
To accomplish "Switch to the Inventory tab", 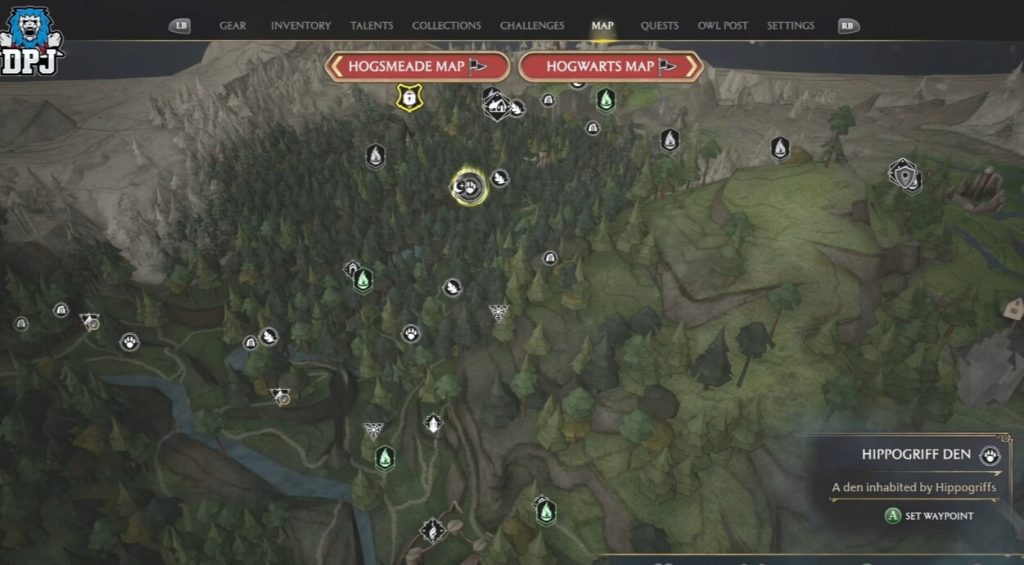I will click(301, 26).
